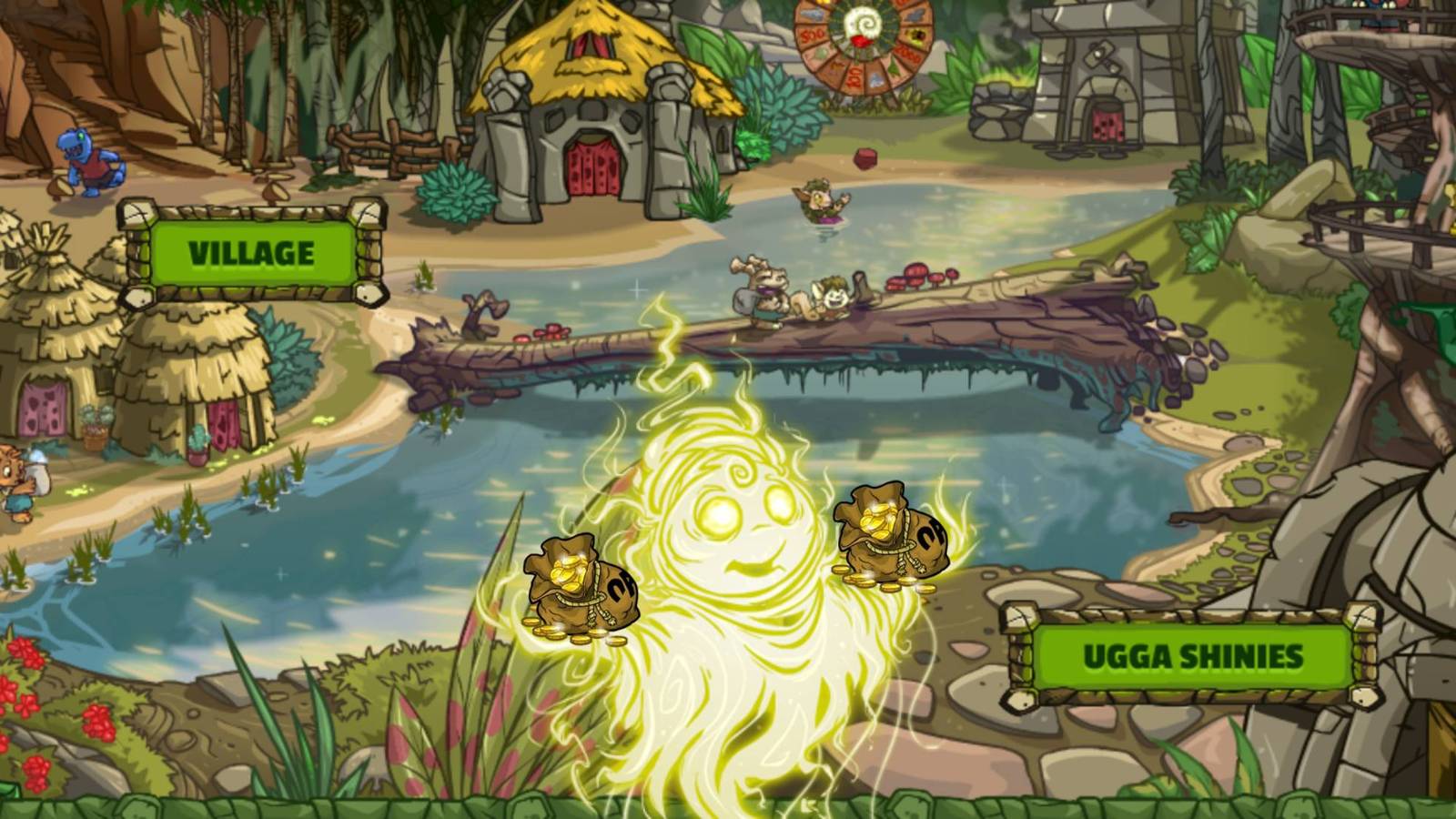Grab the left coin bag
Image resolution: width=1456 pixels, height=819 pixels.
(582, 582)
